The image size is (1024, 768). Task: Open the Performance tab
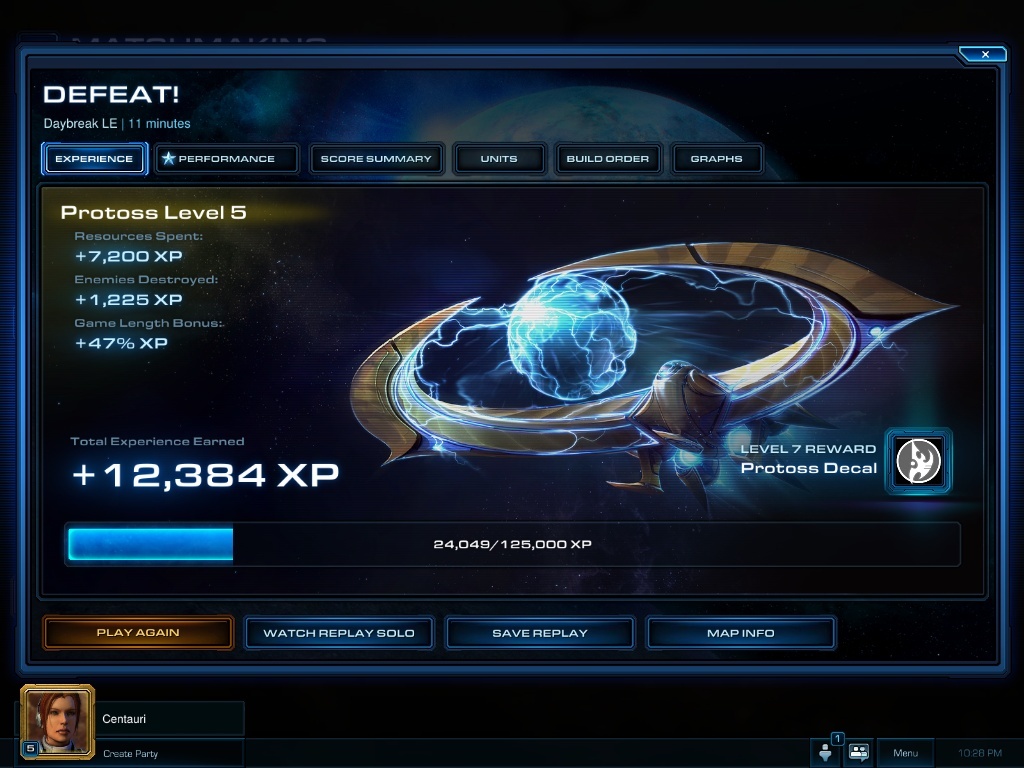coord(227,158)
